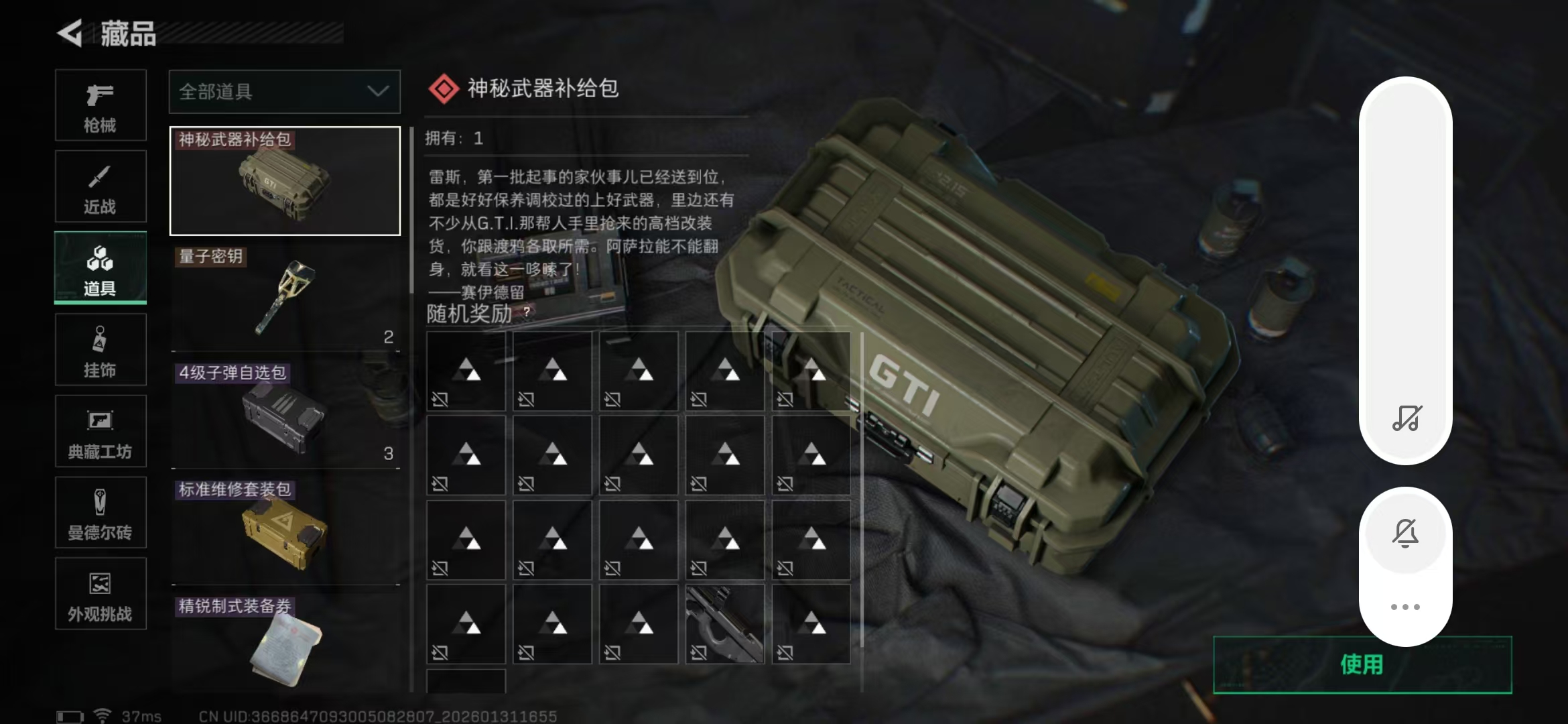Disable the notification bell
Image resolution: width=1568 pixels, height=724 pixels.
(1405, 533)
